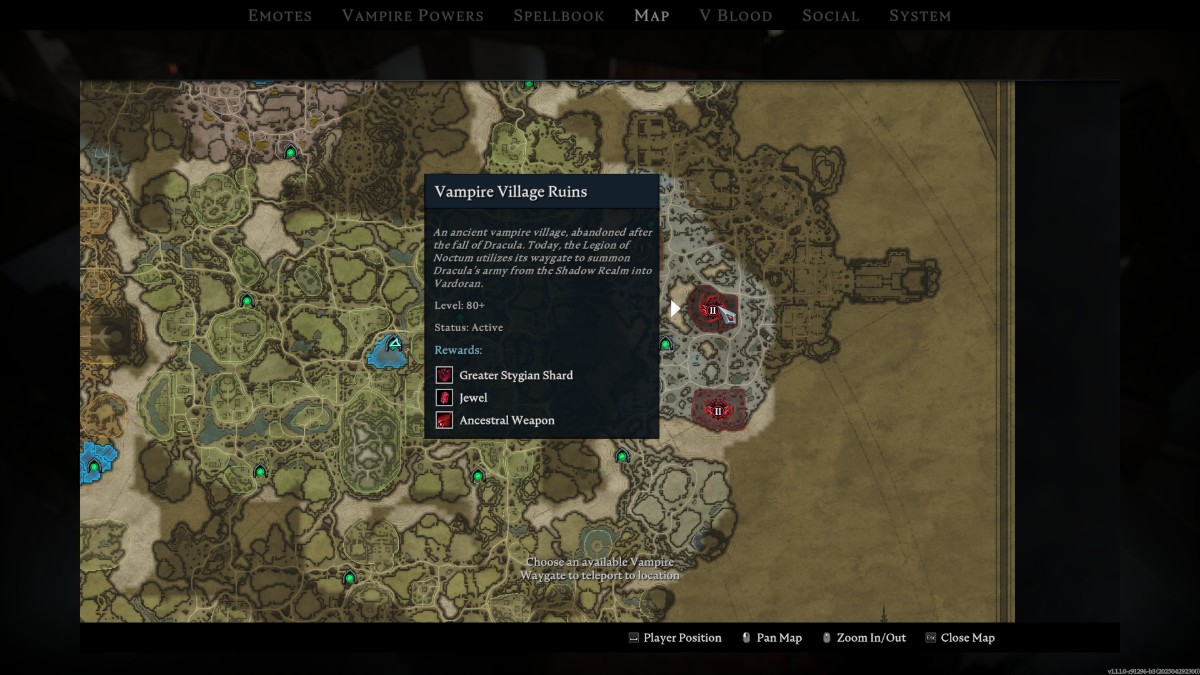Select the Map tab

tap(652, 16)
